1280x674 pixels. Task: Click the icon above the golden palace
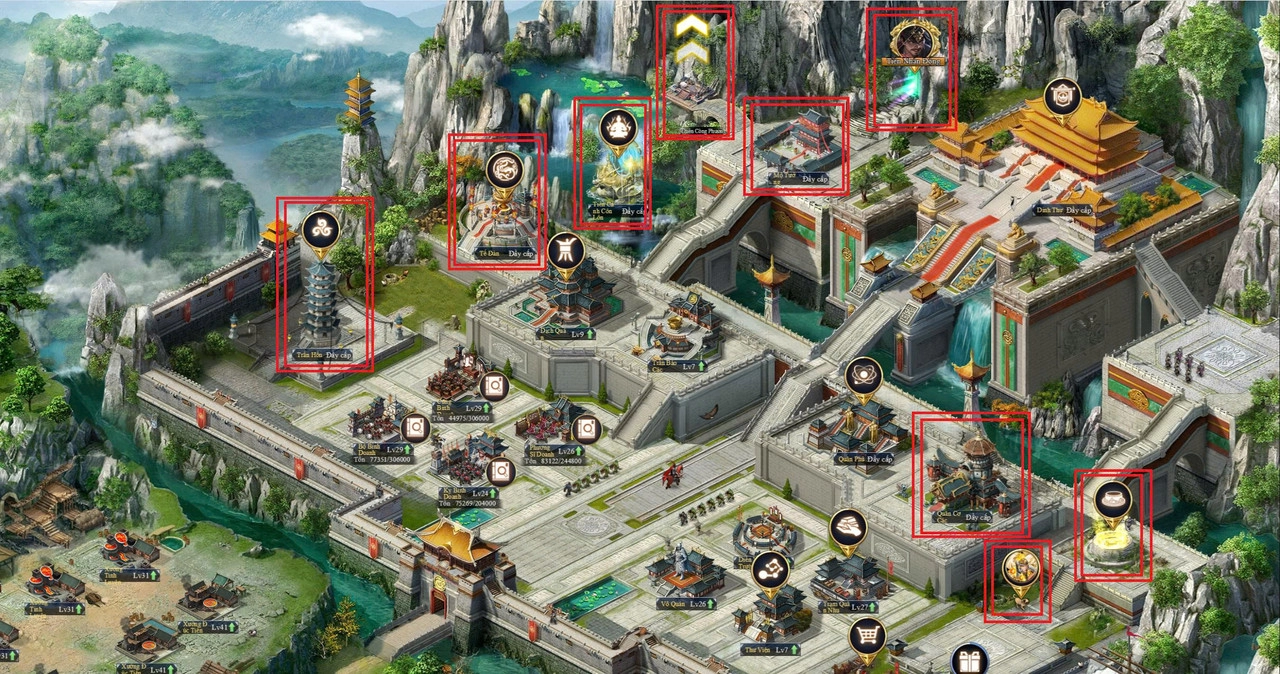[1062, 97]
